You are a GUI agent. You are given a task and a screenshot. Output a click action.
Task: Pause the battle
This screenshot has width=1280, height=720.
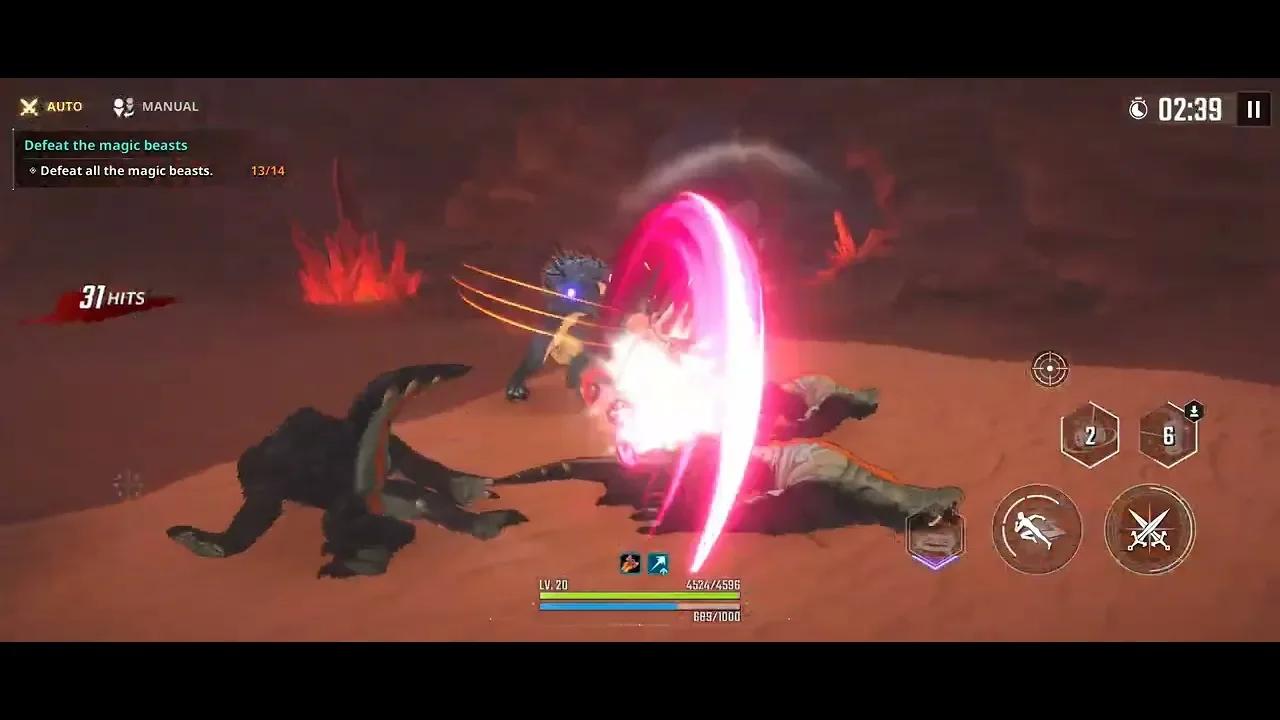[x=1253, y=109]
